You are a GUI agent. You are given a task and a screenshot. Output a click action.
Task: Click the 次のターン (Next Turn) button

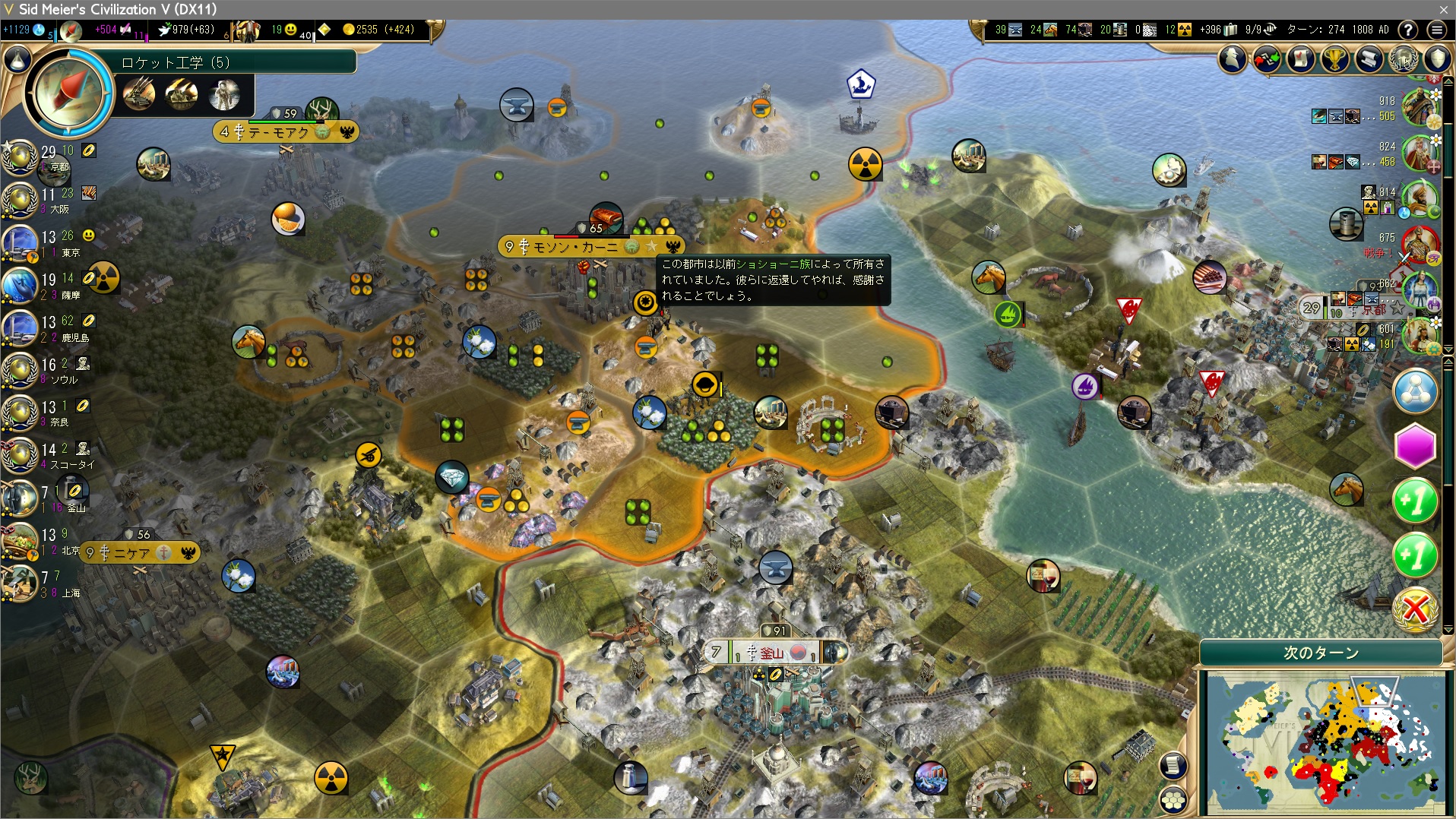pyautogui.click(x=1321, y=653)
